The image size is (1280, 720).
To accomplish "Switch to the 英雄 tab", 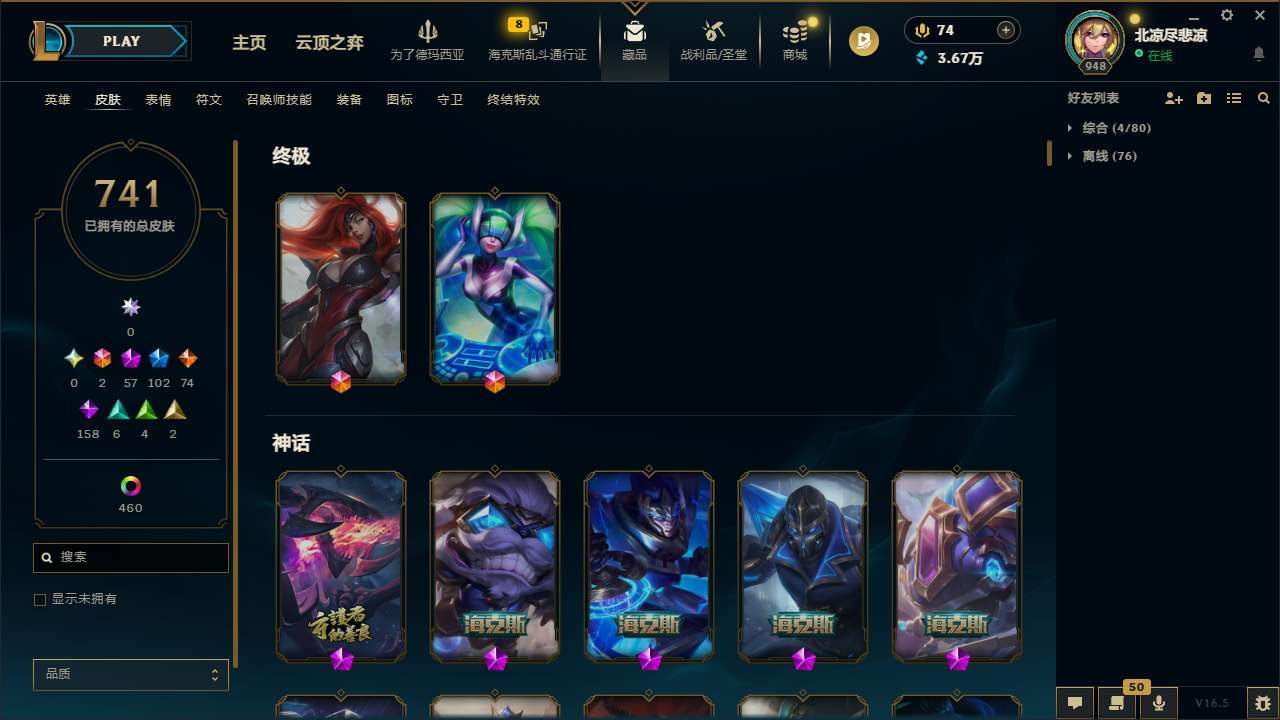I will pyautogui.click(x=57, y=99).
